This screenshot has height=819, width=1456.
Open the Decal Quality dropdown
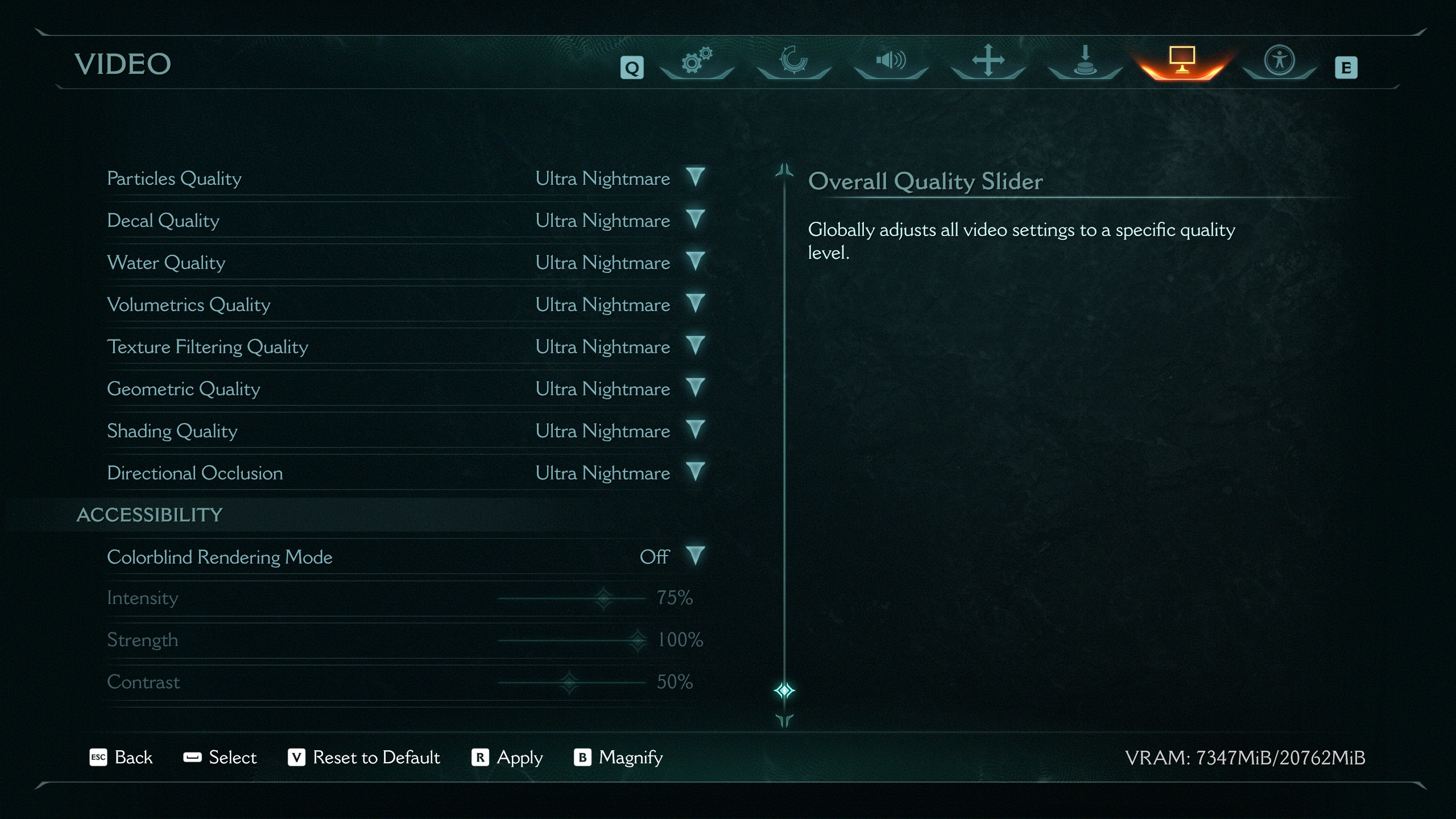[x=695, y=220]
